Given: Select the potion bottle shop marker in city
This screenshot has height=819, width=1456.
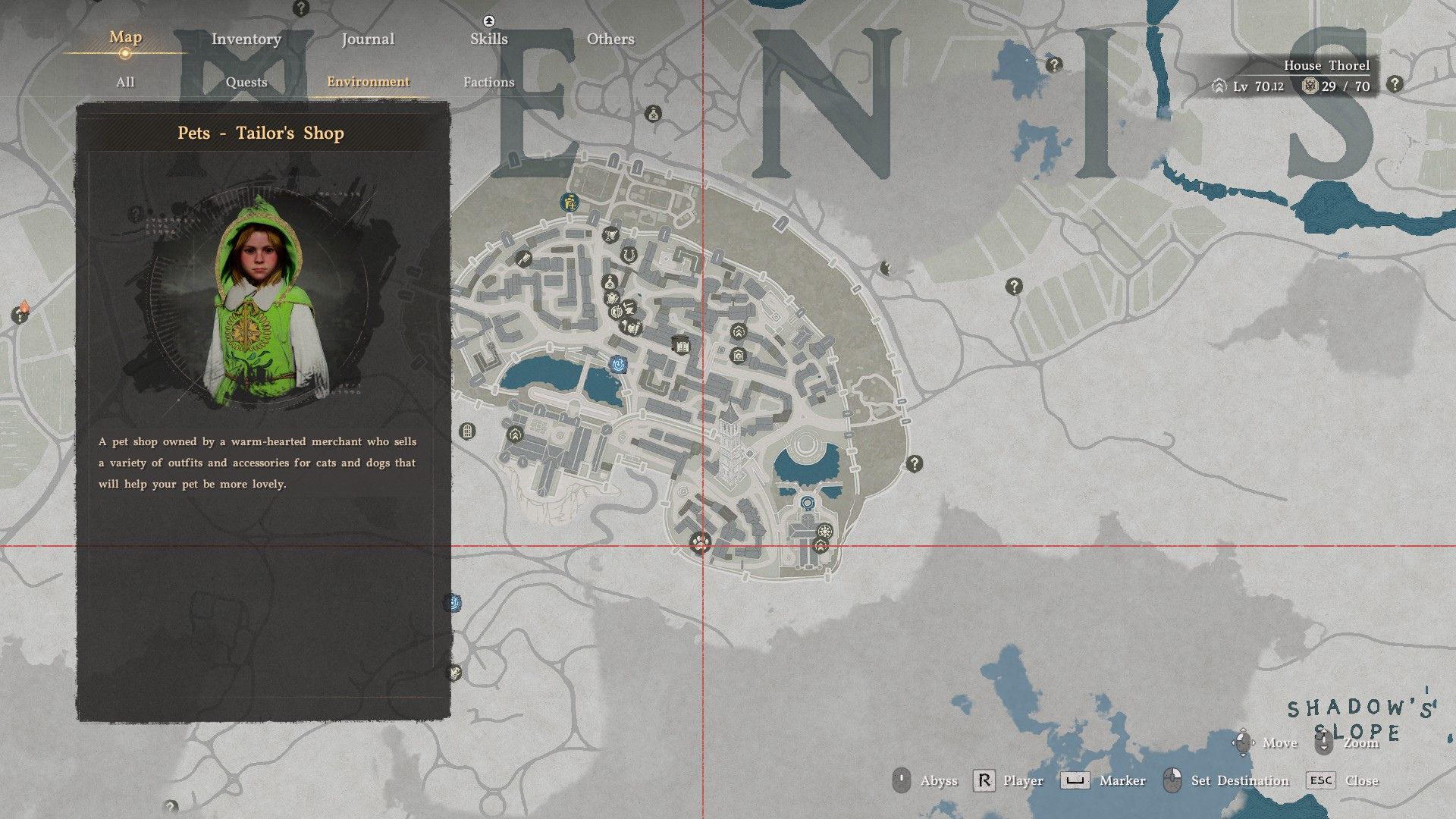Looking at the screenshot, I should point(610,283).
